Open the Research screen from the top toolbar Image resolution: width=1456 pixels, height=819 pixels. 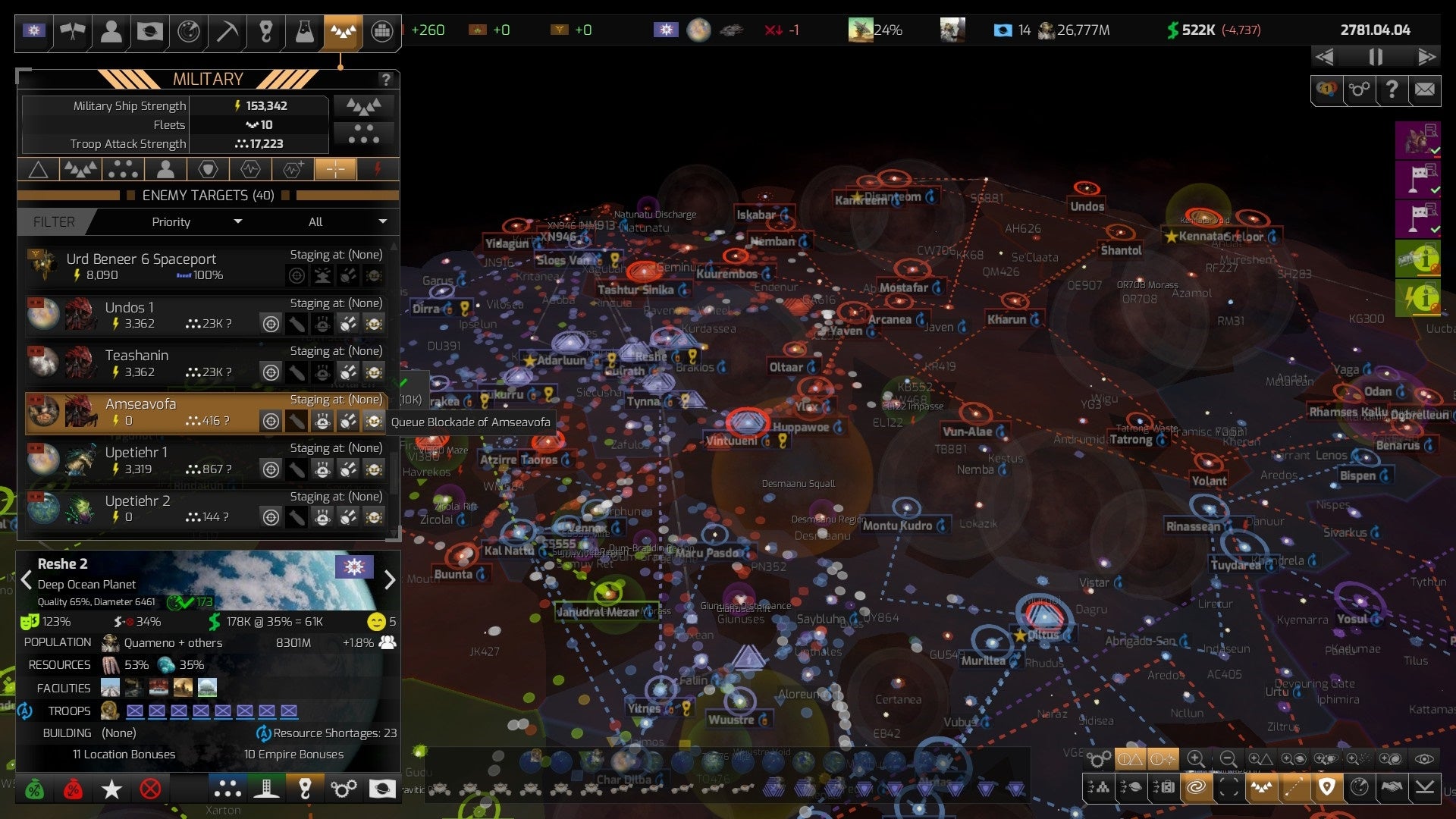(x=303, y=31)
